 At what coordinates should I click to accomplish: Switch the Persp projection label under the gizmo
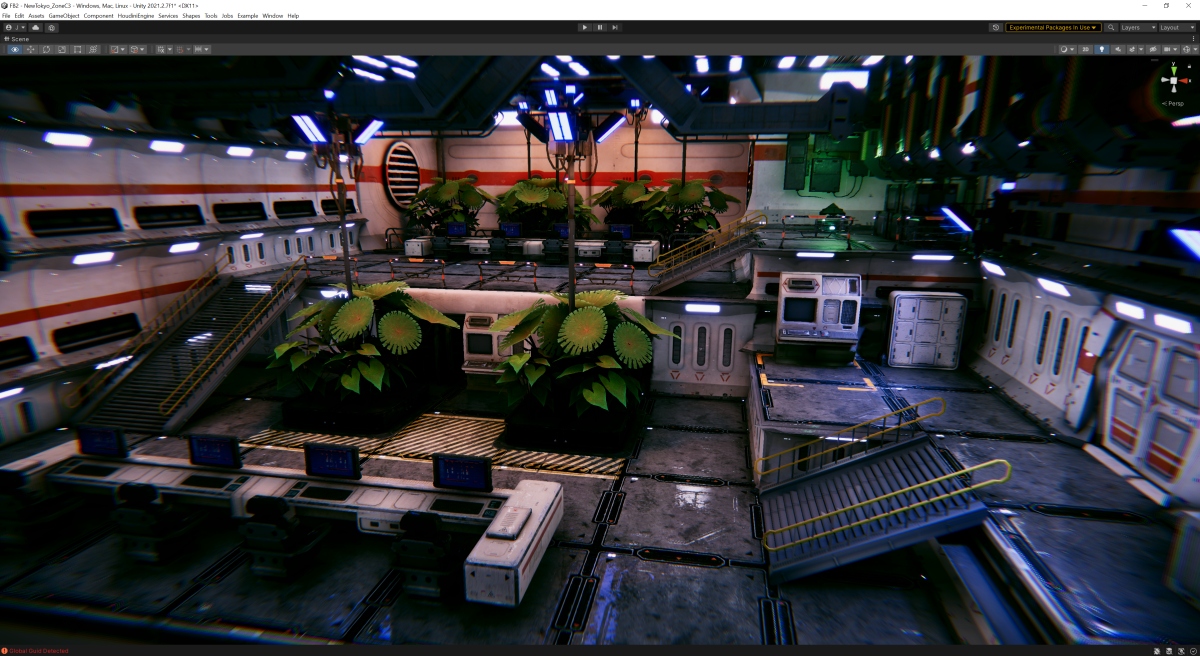[x=1173, y=103]
